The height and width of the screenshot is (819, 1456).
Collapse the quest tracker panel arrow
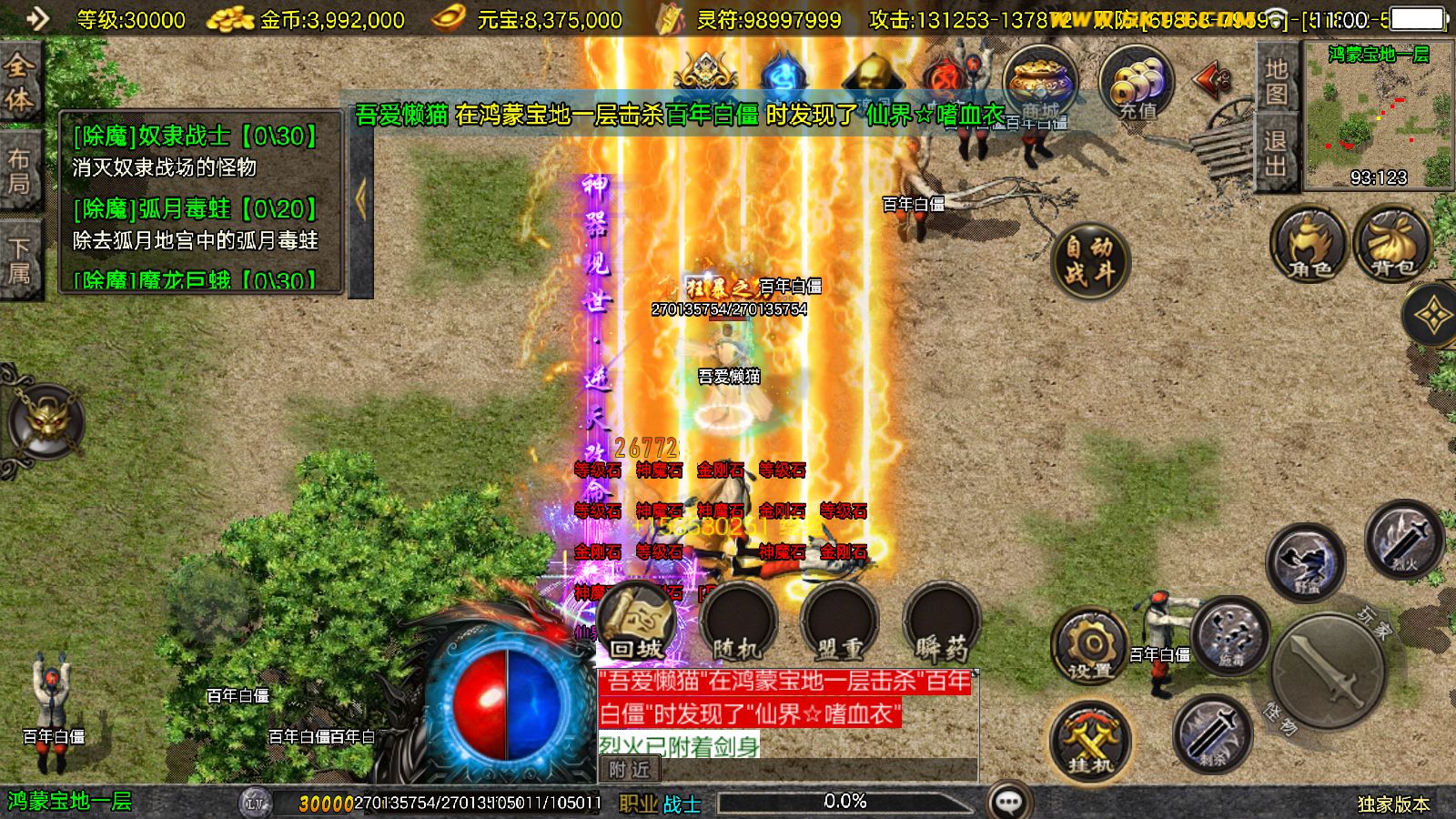point(360,200)
